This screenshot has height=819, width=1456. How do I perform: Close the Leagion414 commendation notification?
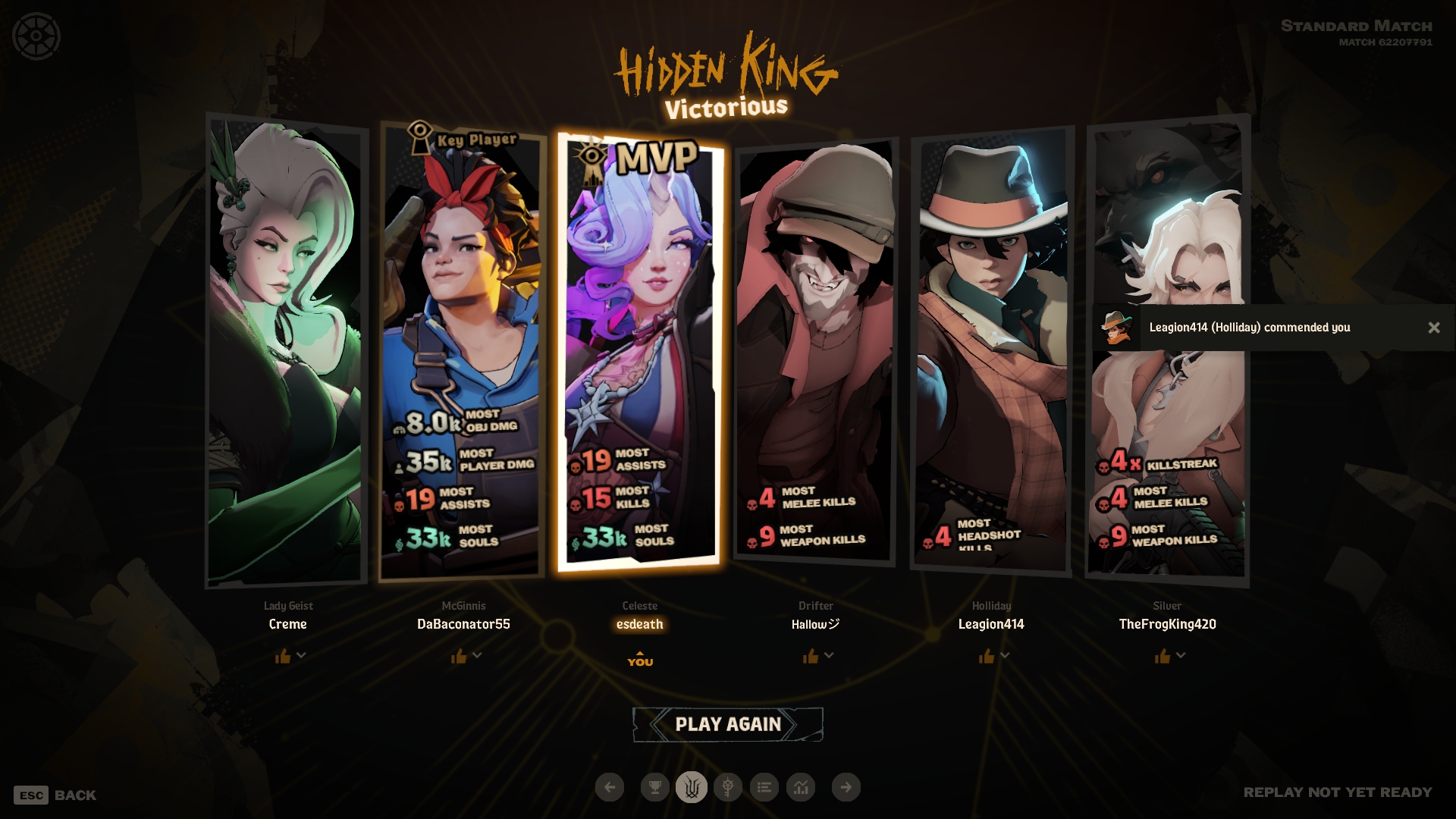tap(1433, 328)
